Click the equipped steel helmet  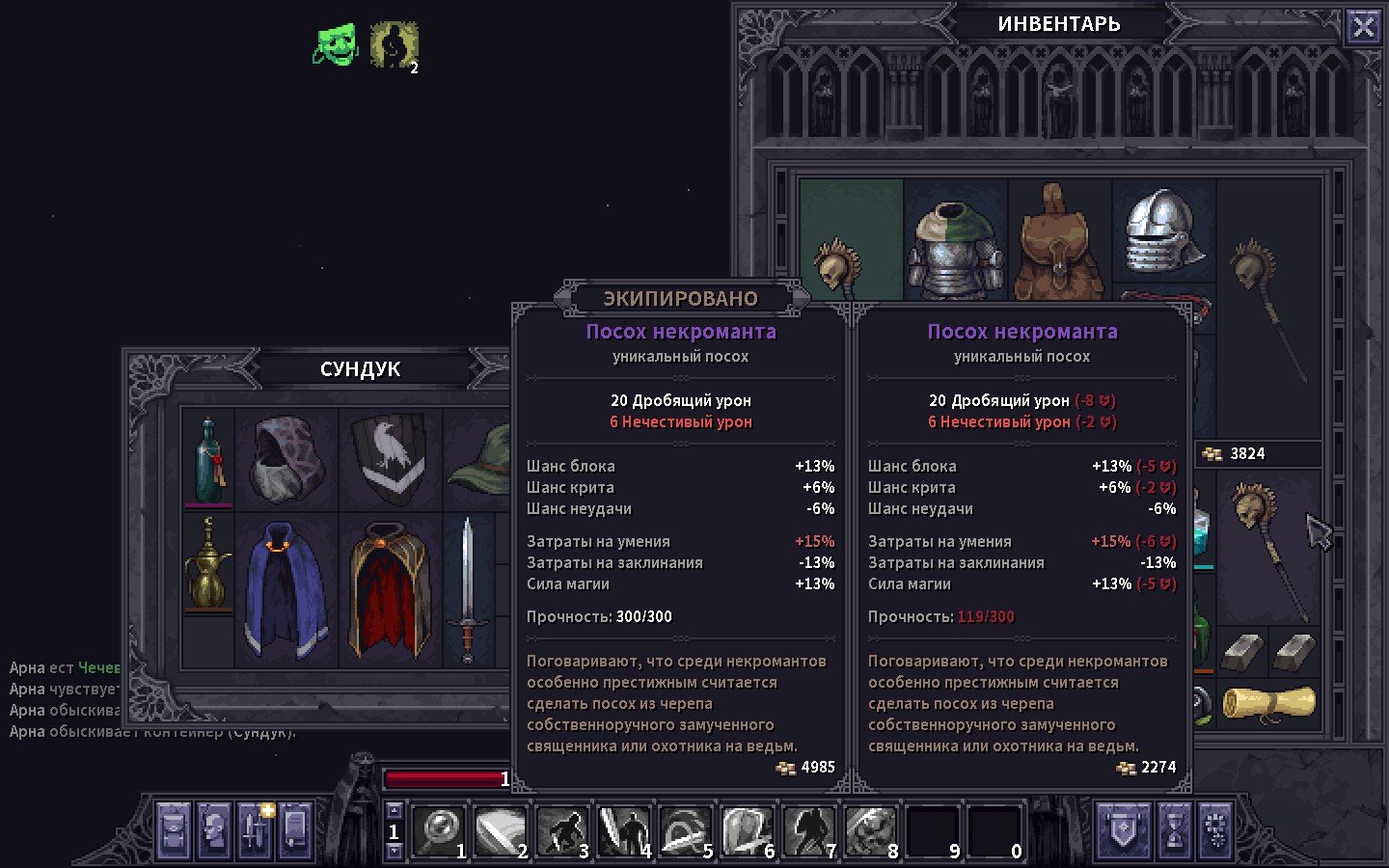1163,231
